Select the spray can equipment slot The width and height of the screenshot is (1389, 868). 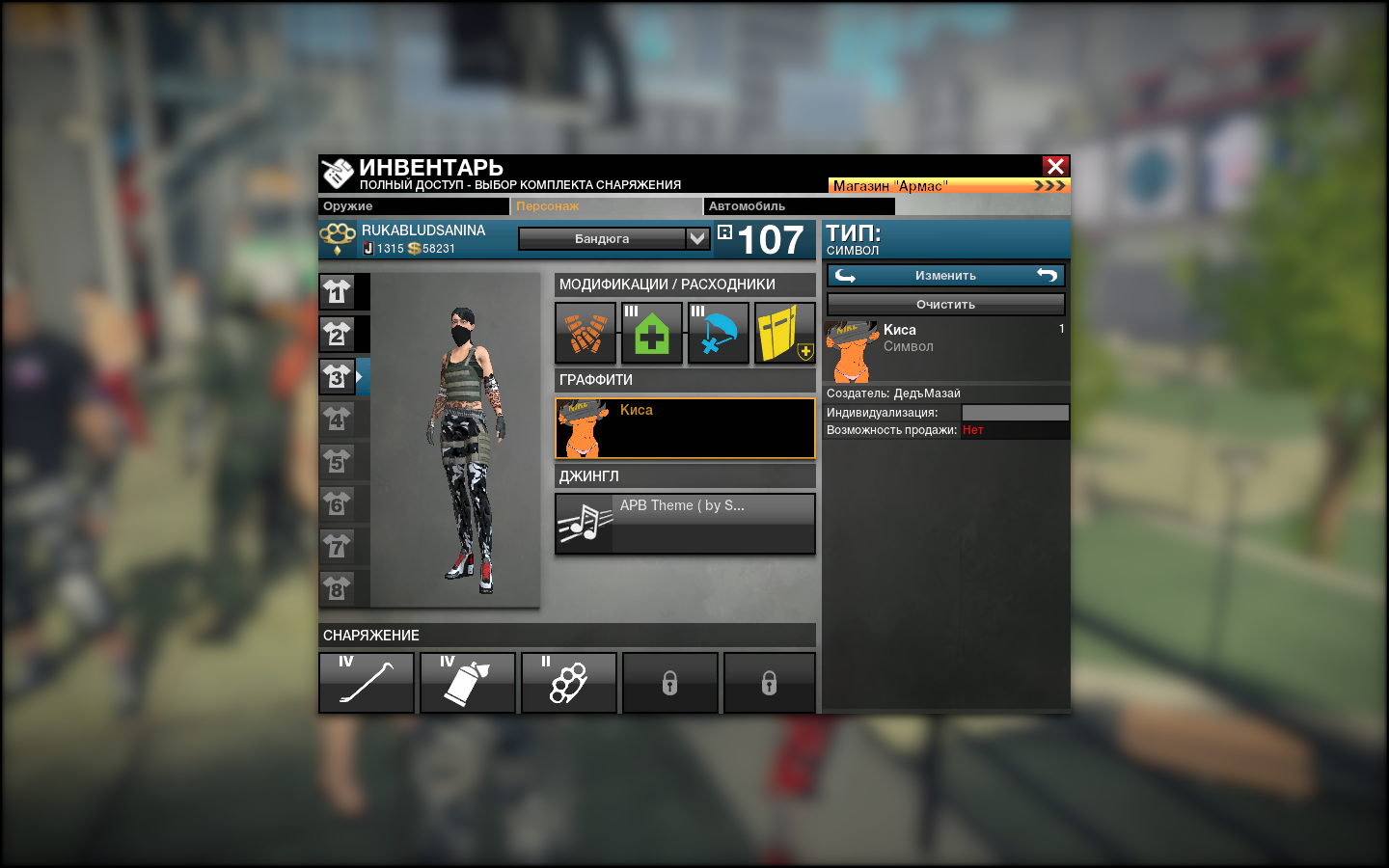468,683
